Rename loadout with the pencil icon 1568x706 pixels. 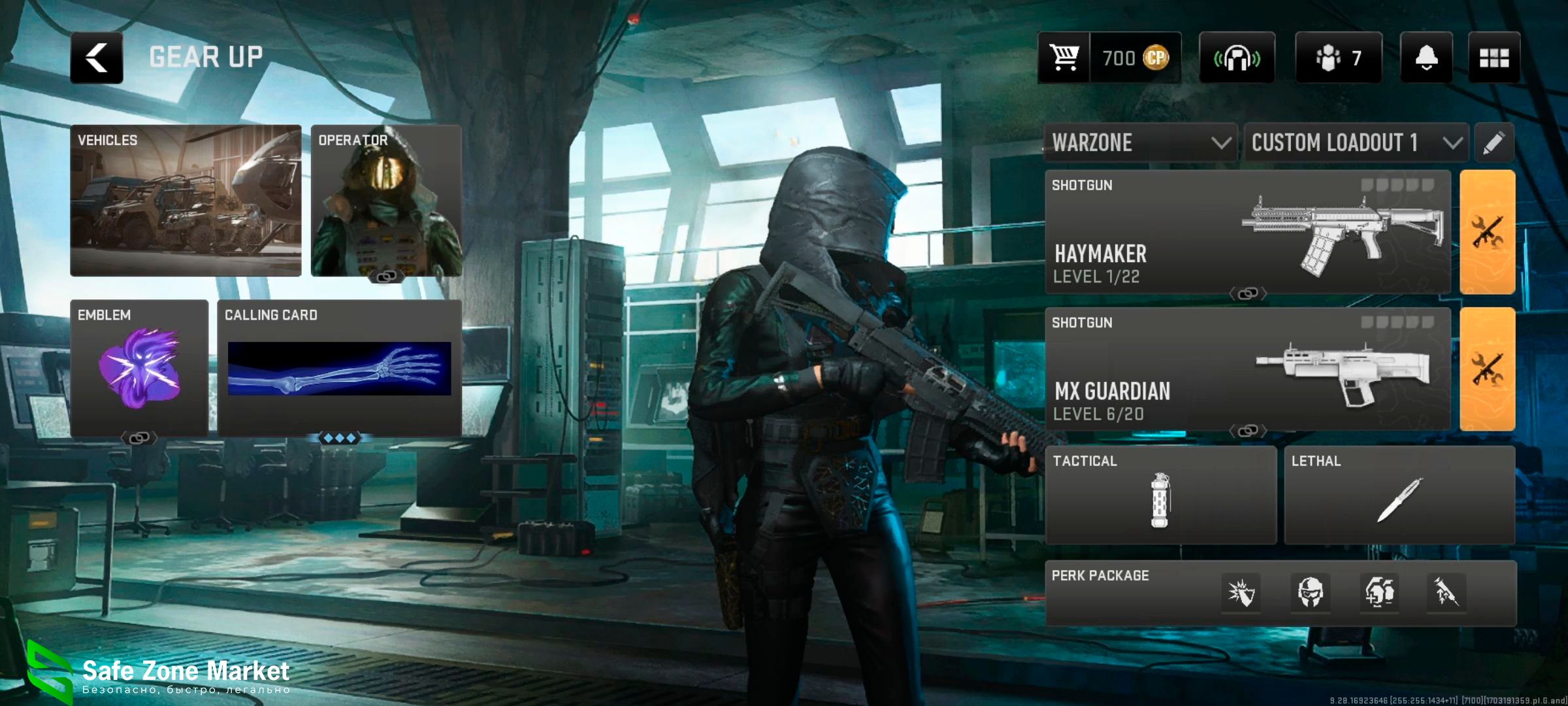coord(1494,143)
